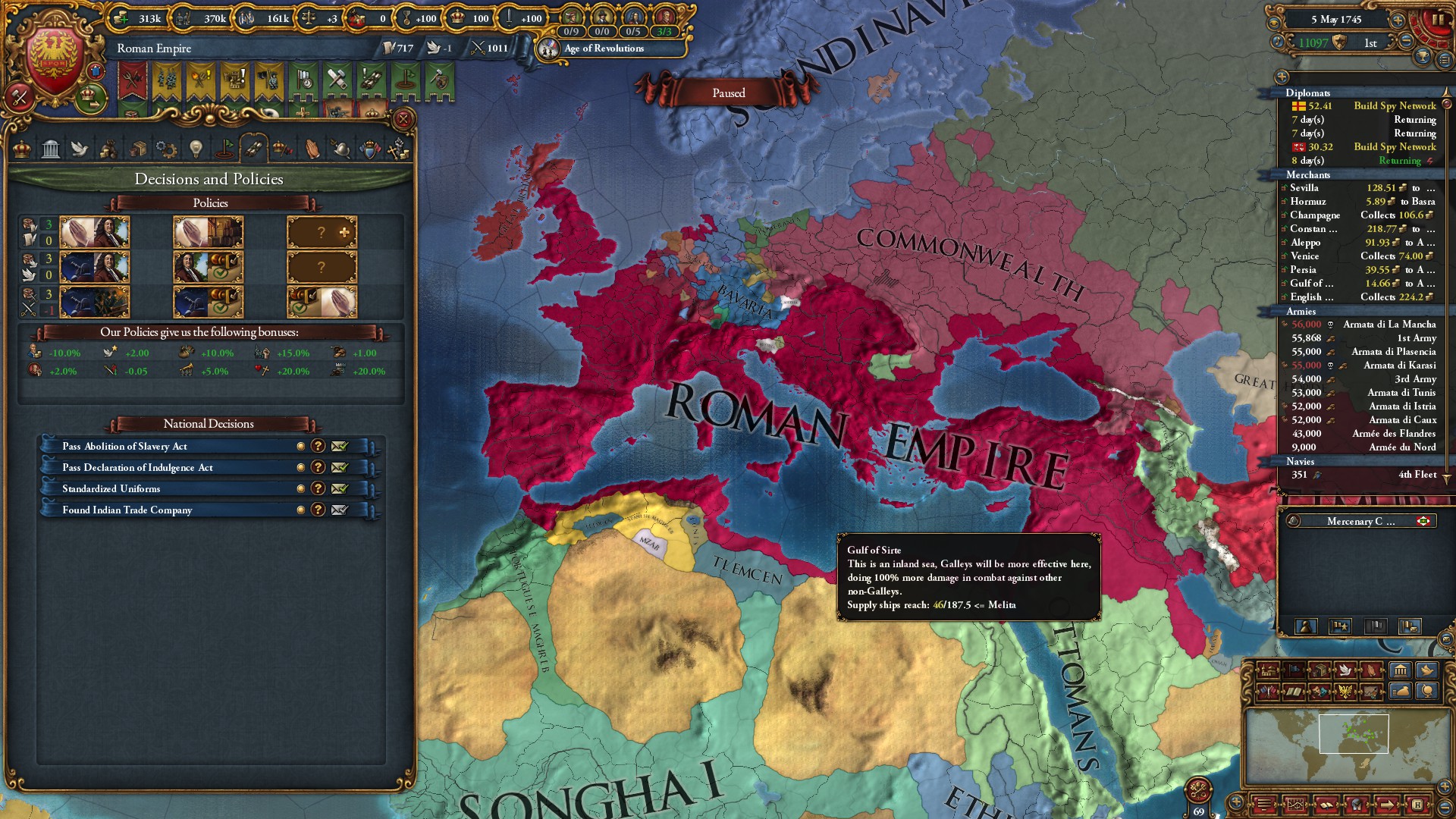This screenshot has width=1456, height=819.
Task: Switch to the trade tab with goods crate icon
Action: 137,149
